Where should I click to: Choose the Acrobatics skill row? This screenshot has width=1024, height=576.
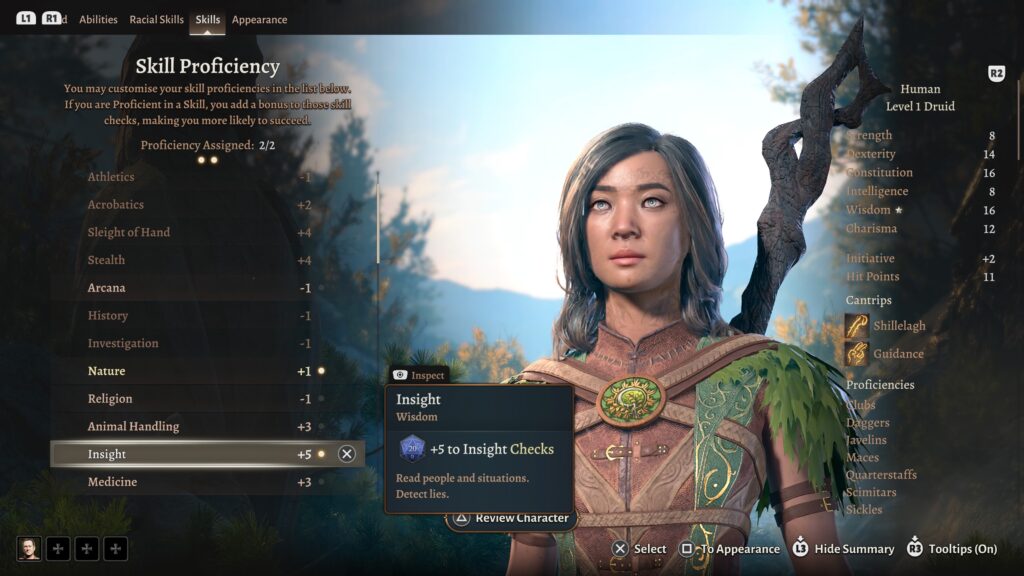point(200,205)
